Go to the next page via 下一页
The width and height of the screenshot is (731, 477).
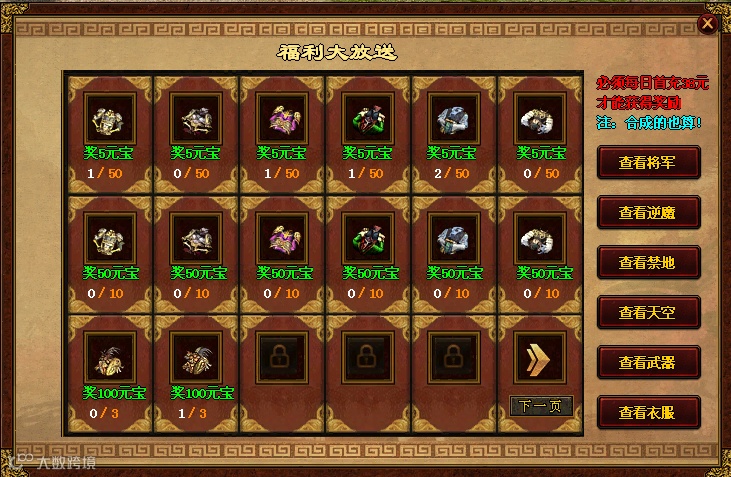click(540, 406)
